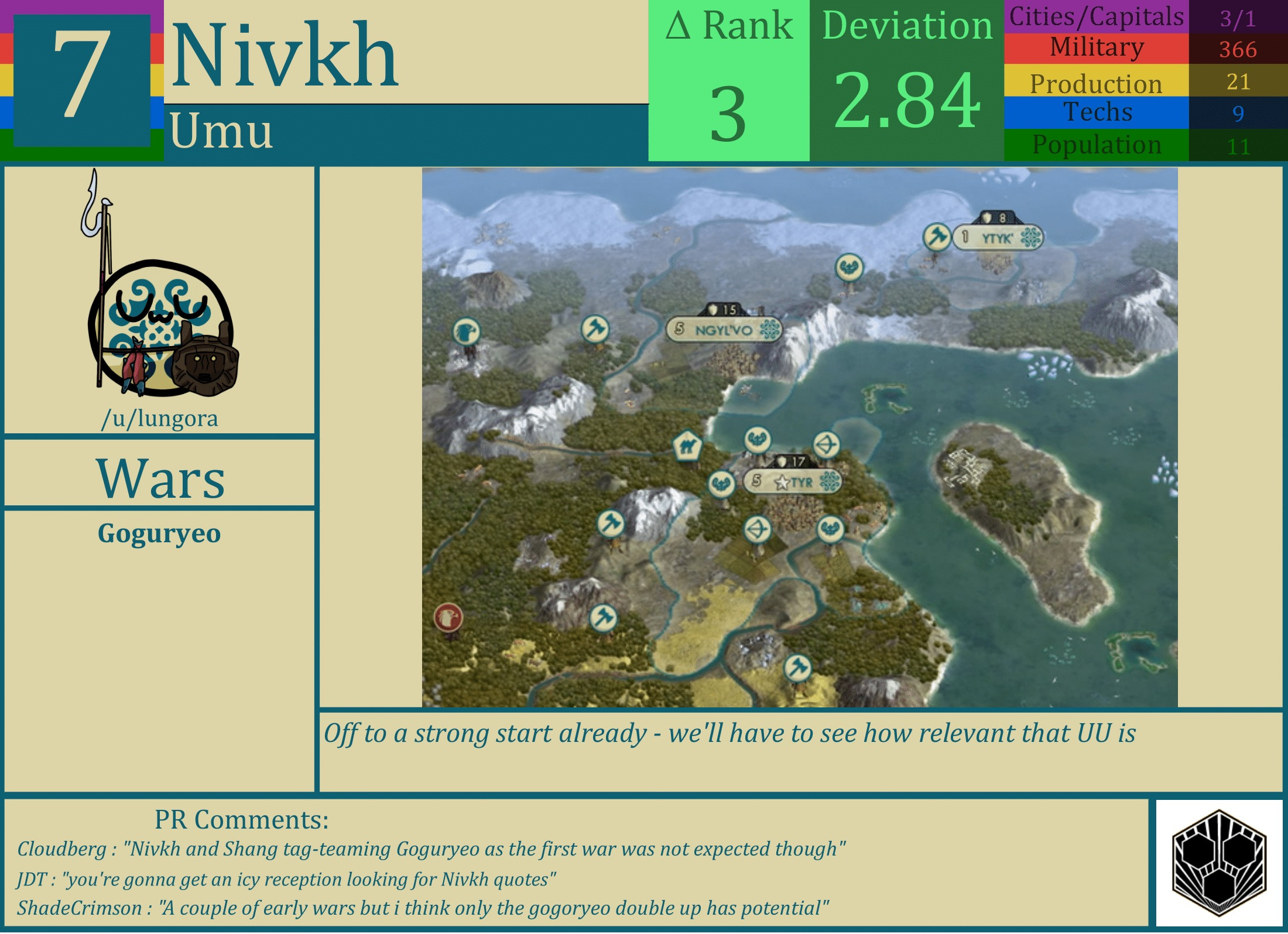Expand the Wars section panel
1288x934 pixels.
click(159, 477)
